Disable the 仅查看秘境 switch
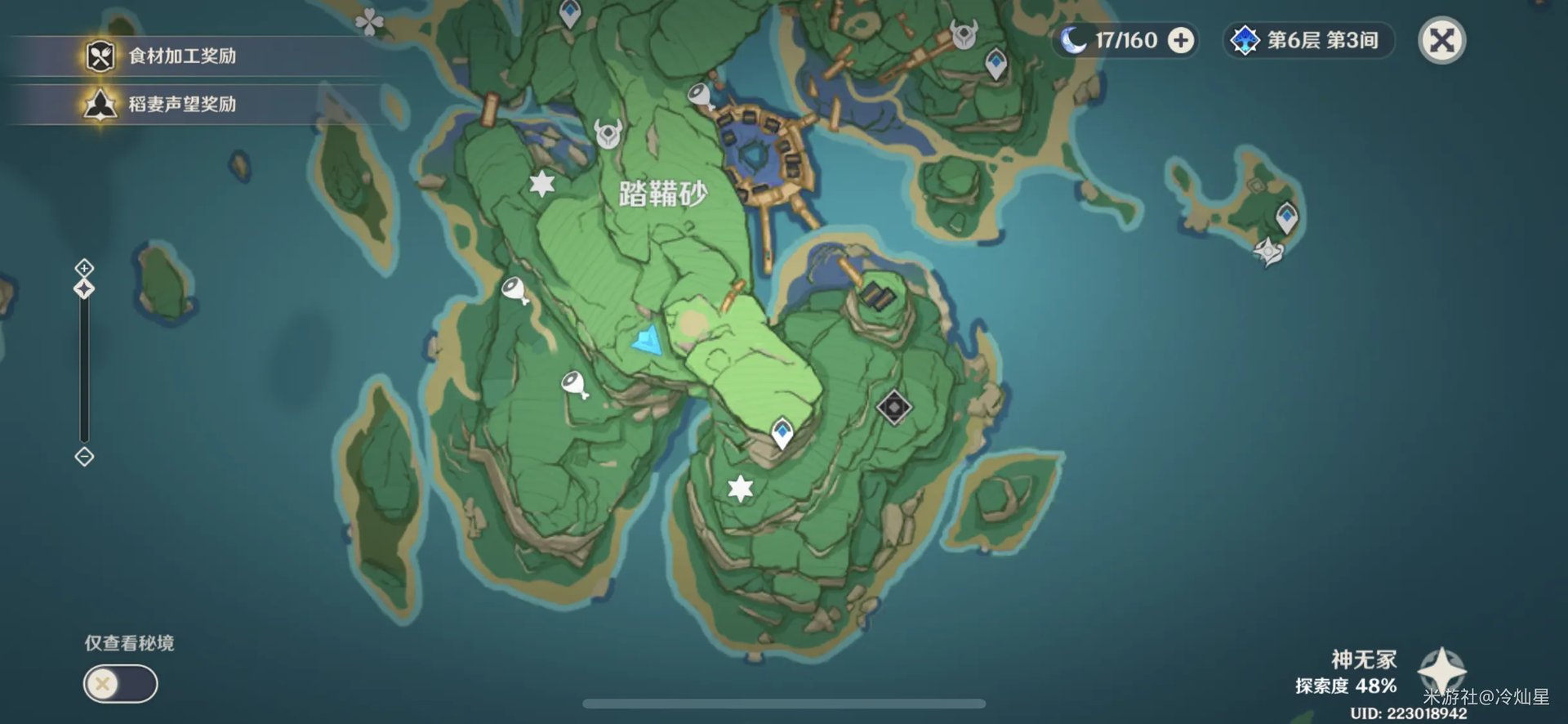 (x=118, y=684)
